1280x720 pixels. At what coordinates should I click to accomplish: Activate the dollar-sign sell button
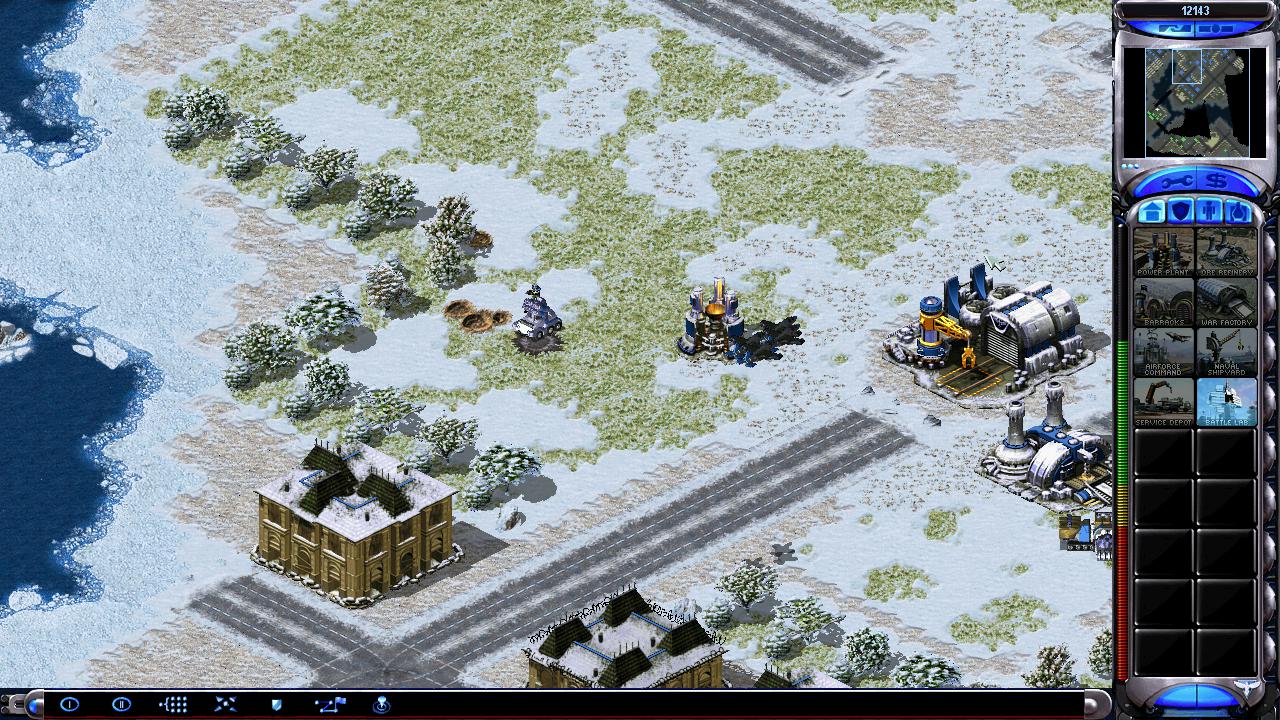pos(1216,181)
